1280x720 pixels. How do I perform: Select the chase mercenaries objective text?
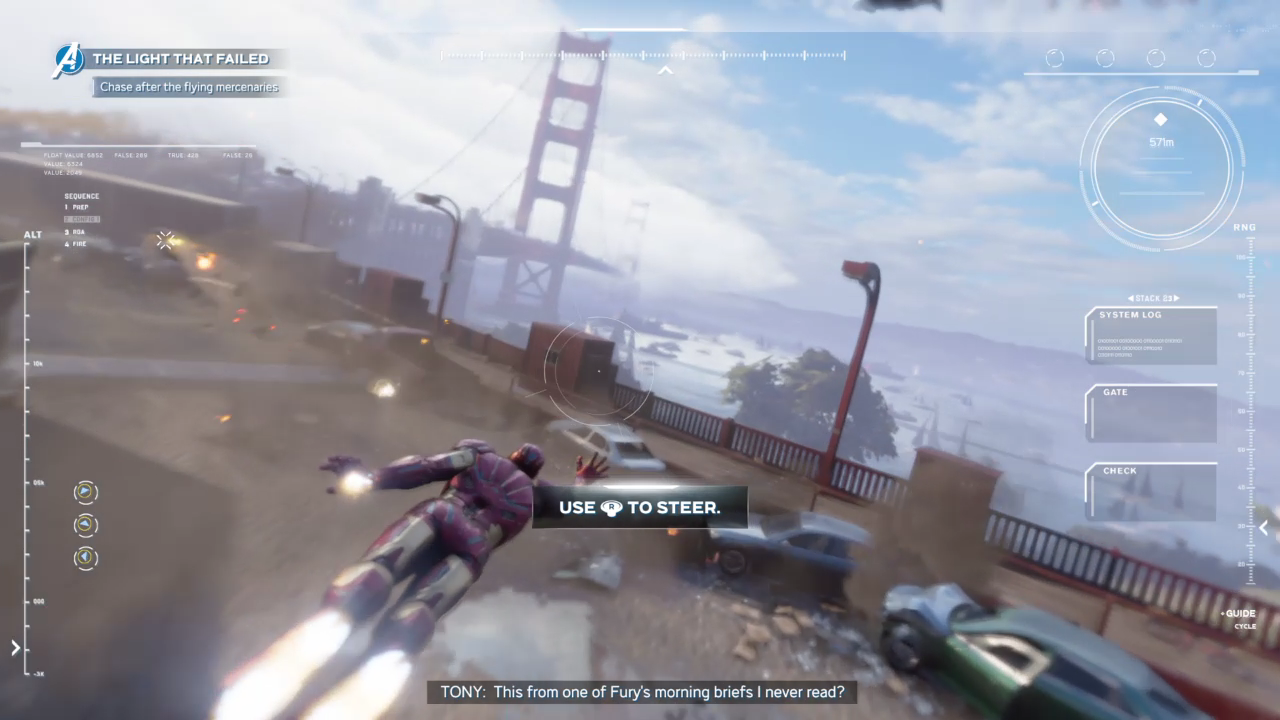tap(189, 87)
